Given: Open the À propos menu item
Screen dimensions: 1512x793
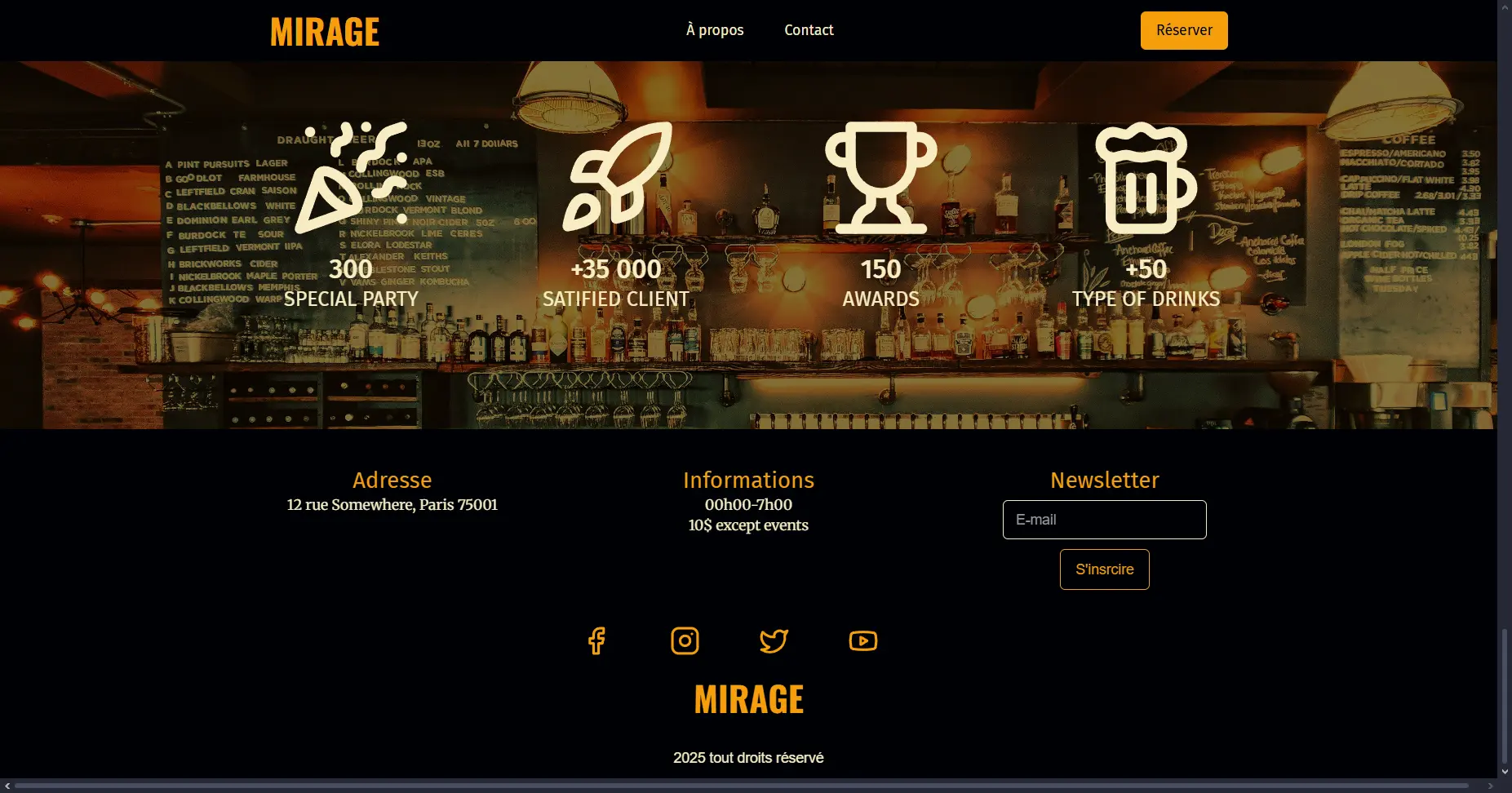Looking at the screenshot, I should click(x=715, y=30).
